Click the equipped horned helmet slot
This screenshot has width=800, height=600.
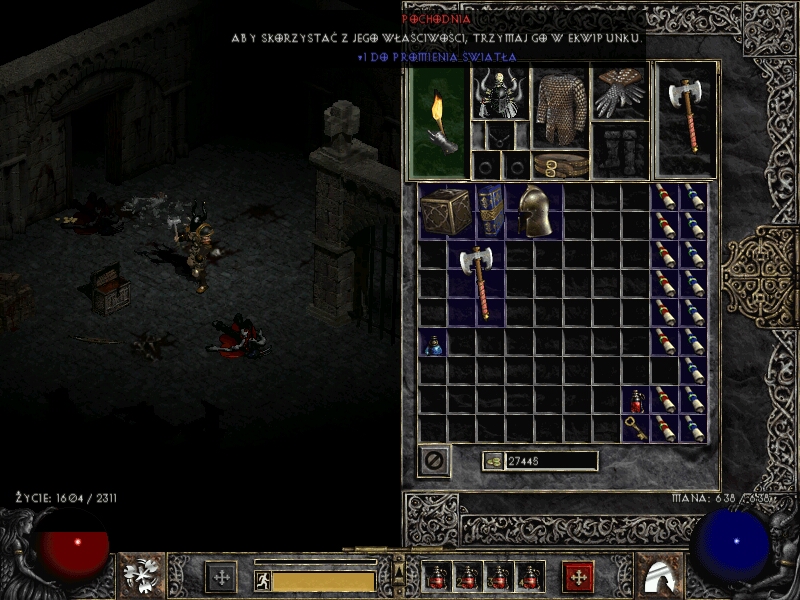pos(499,94)
